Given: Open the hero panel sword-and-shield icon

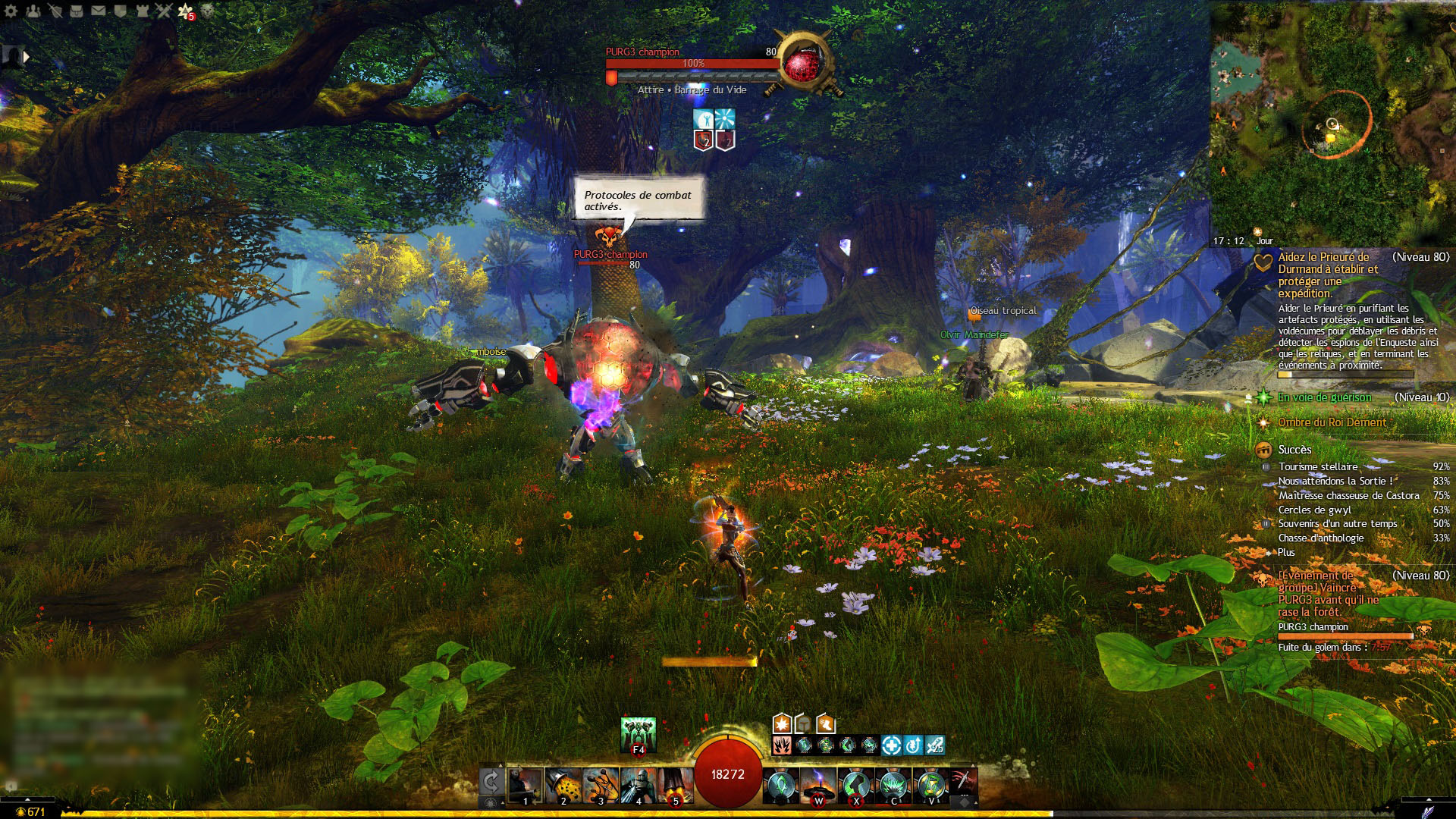Looking at the screenshot, I should 55,11.
